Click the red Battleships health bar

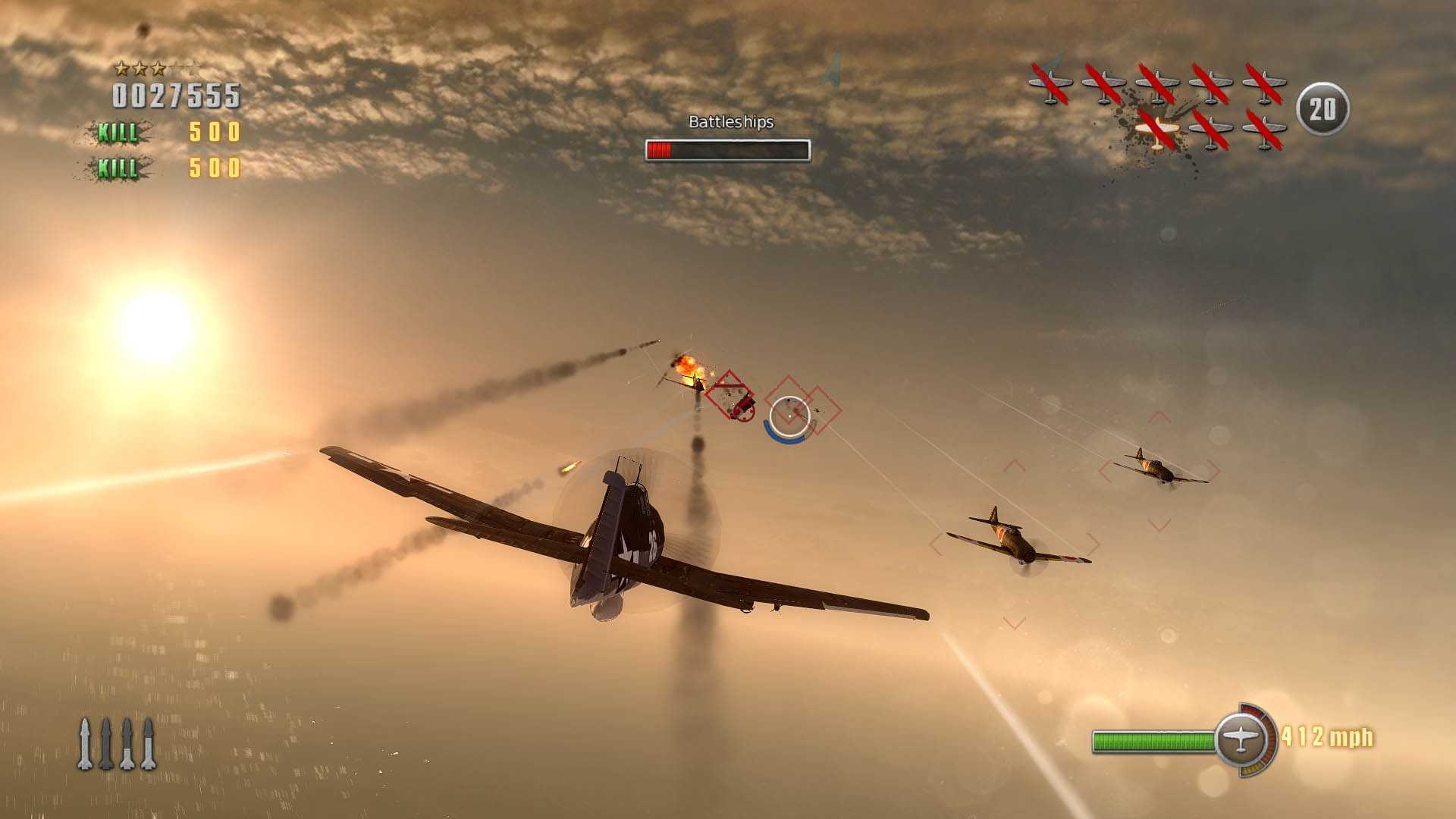tap(659, 149)
